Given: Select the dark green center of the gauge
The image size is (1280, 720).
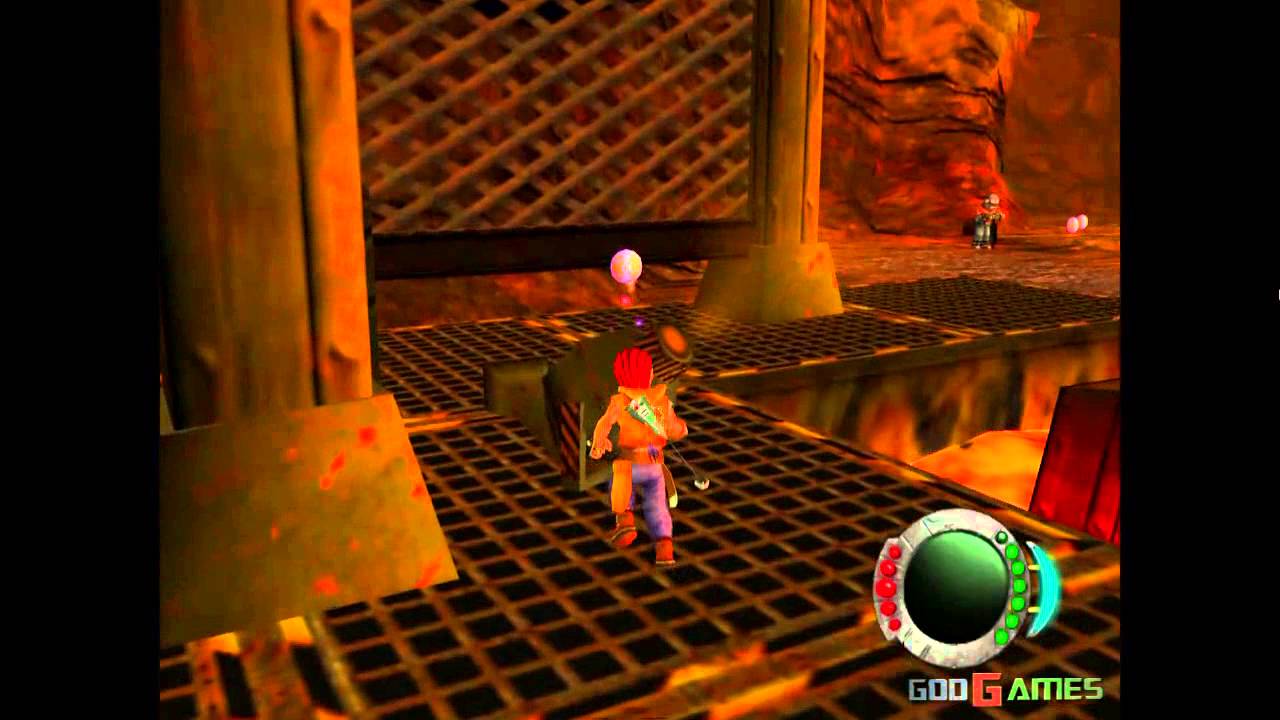Looking at the screenshot, I should pyautogui.click(x=953, y=588).
